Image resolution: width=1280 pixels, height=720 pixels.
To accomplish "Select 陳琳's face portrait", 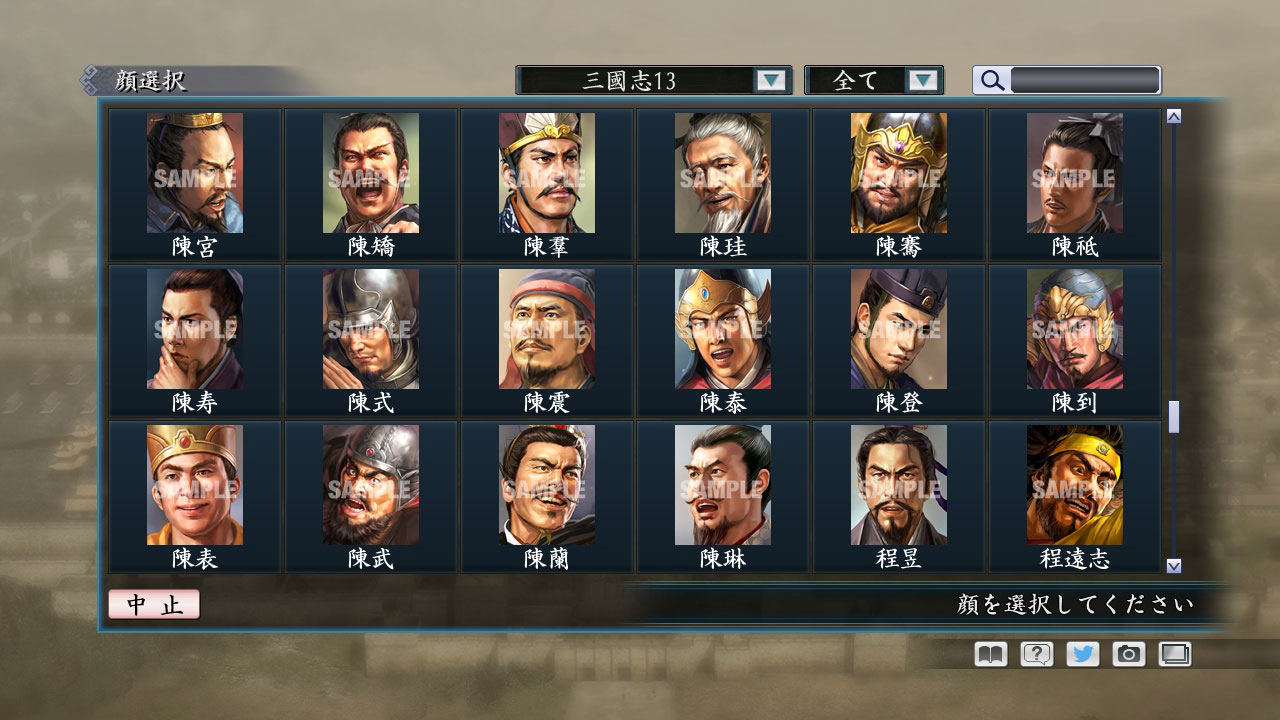I will click(x=722, y=485).
